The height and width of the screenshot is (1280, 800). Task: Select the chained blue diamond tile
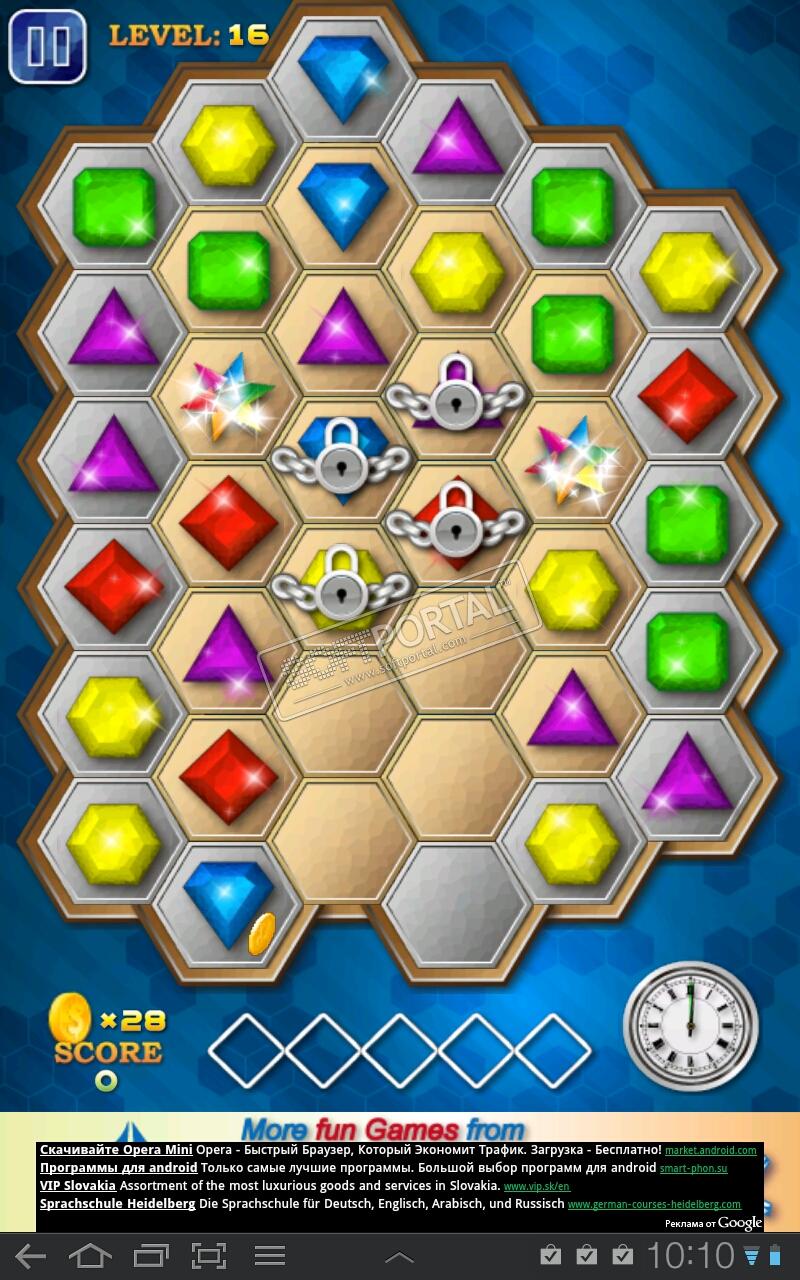pyautogui.click(x=342, y=460)
